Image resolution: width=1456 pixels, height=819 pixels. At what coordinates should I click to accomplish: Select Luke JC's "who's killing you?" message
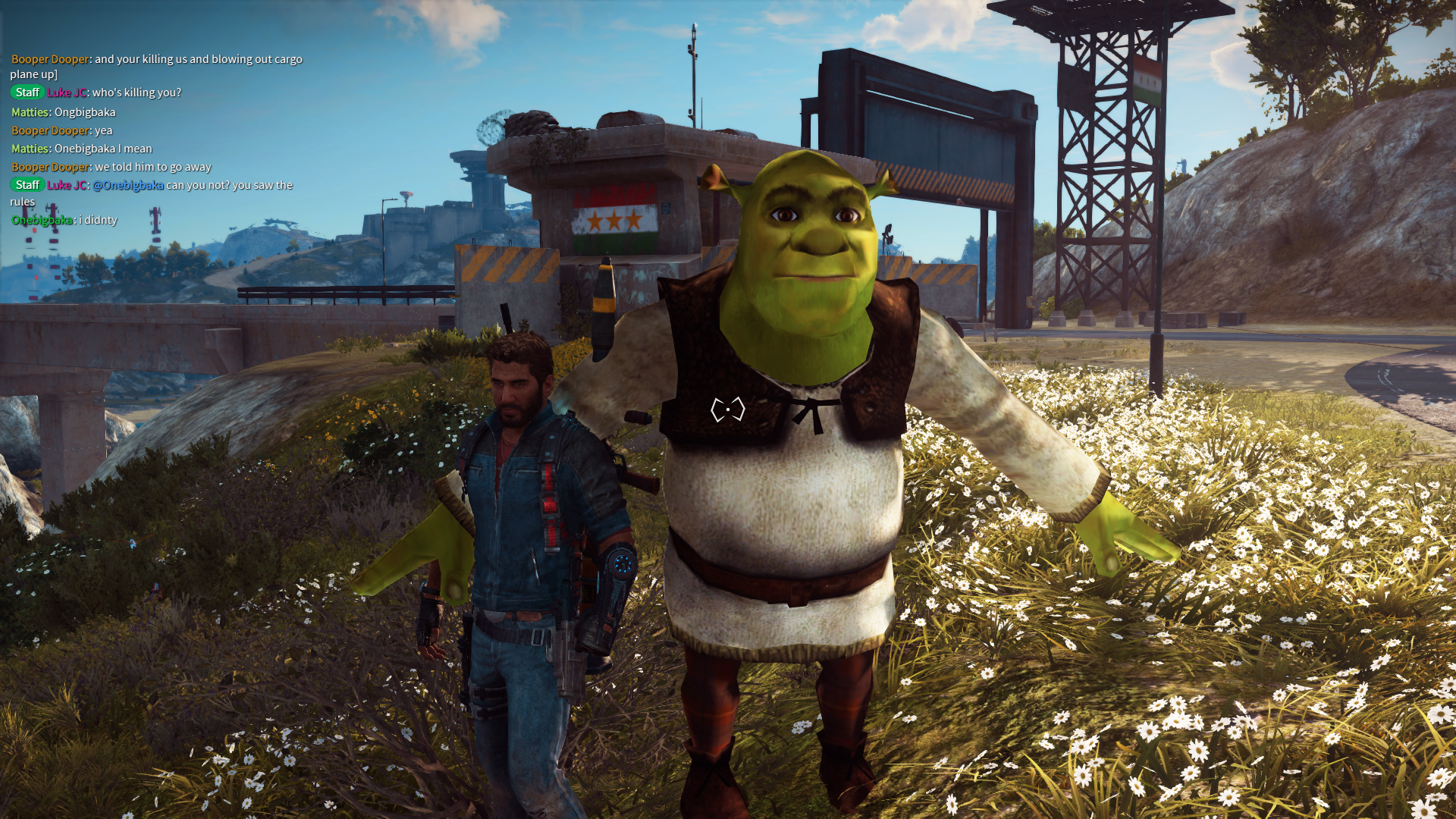pyautogui.click(x=136, y=93)
